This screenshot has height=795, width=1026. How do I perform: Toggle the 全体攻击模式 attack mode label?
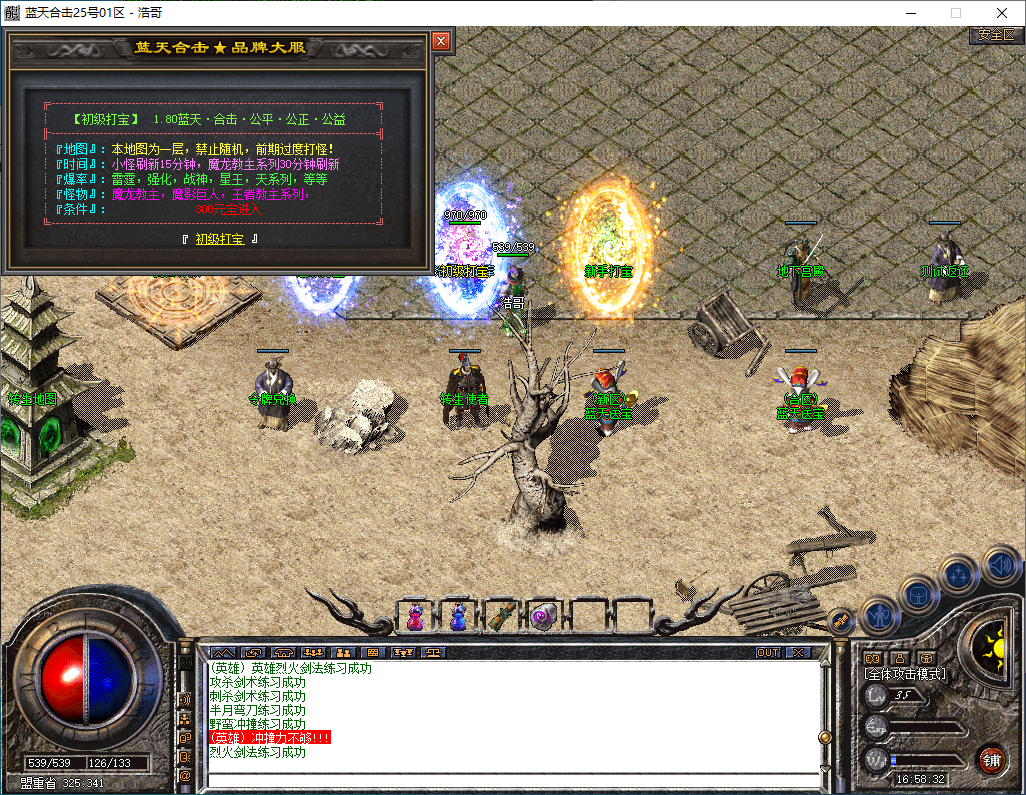[x=905, y=674]
